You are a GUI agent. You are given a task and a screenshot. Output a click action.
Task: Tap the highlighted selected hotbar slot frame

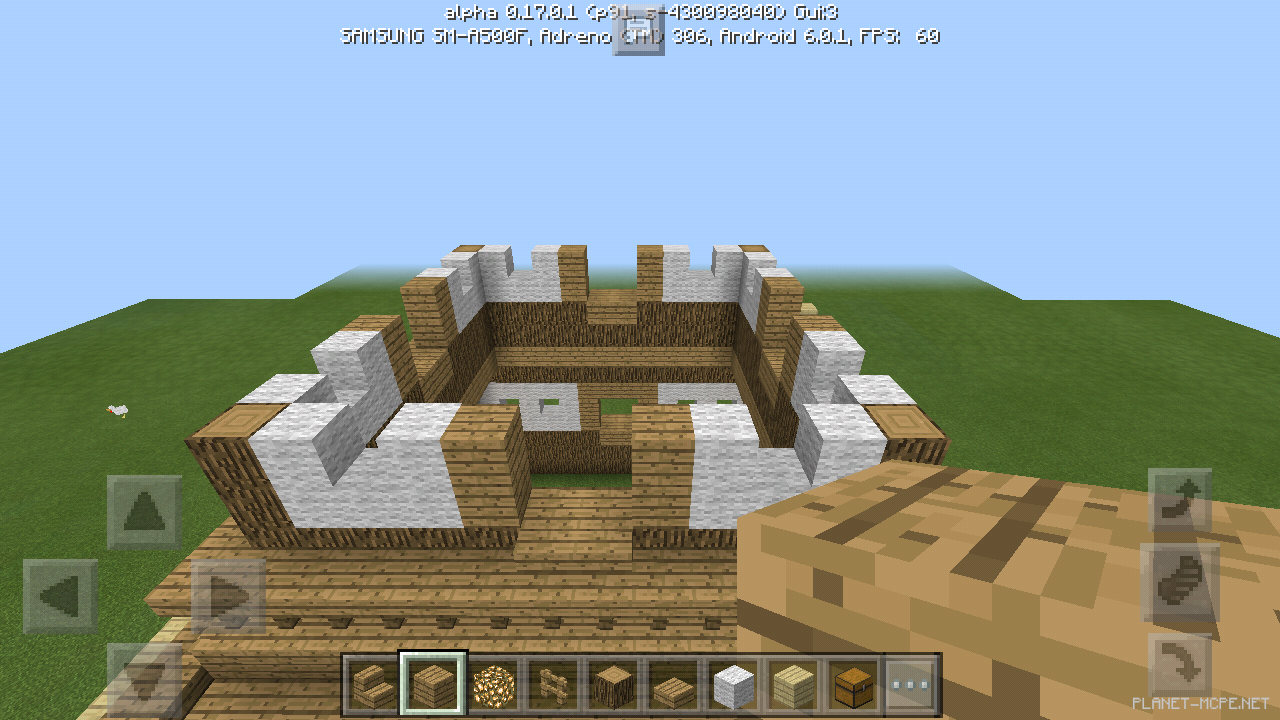(434, 684)
